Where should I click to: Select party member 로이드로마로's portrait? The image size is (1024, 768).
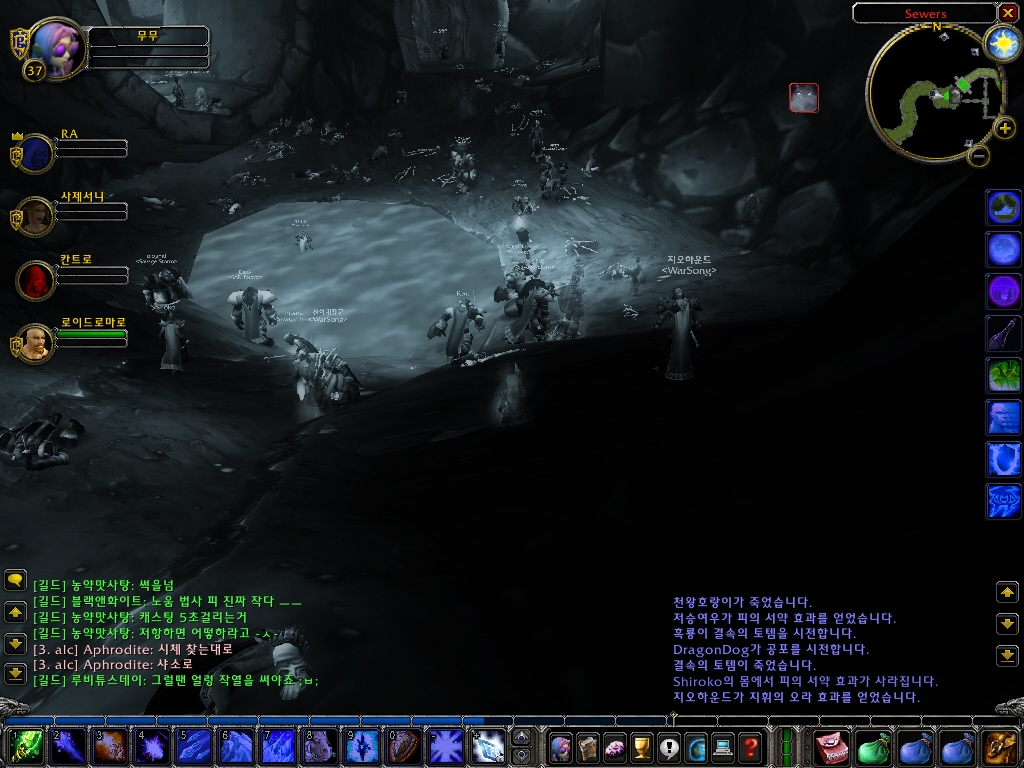point(37,342)
